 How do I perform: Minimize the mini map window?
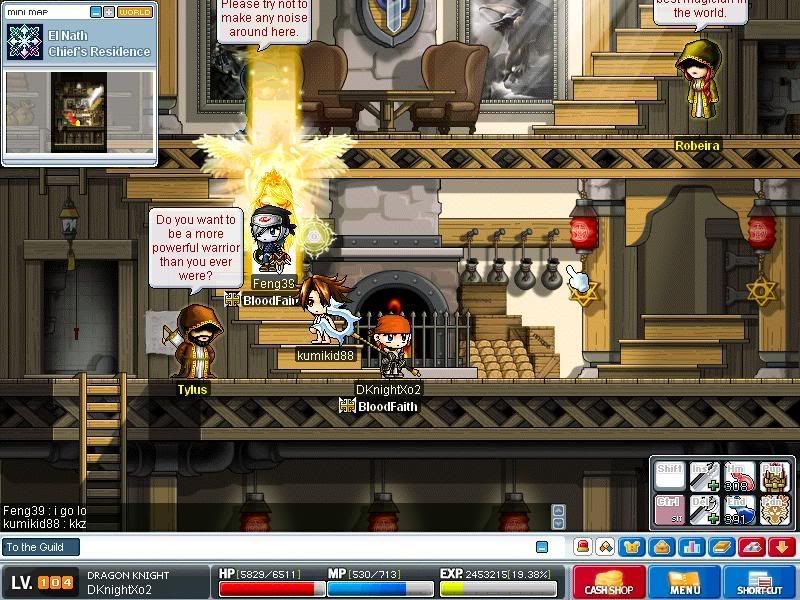tap(95, 12)
